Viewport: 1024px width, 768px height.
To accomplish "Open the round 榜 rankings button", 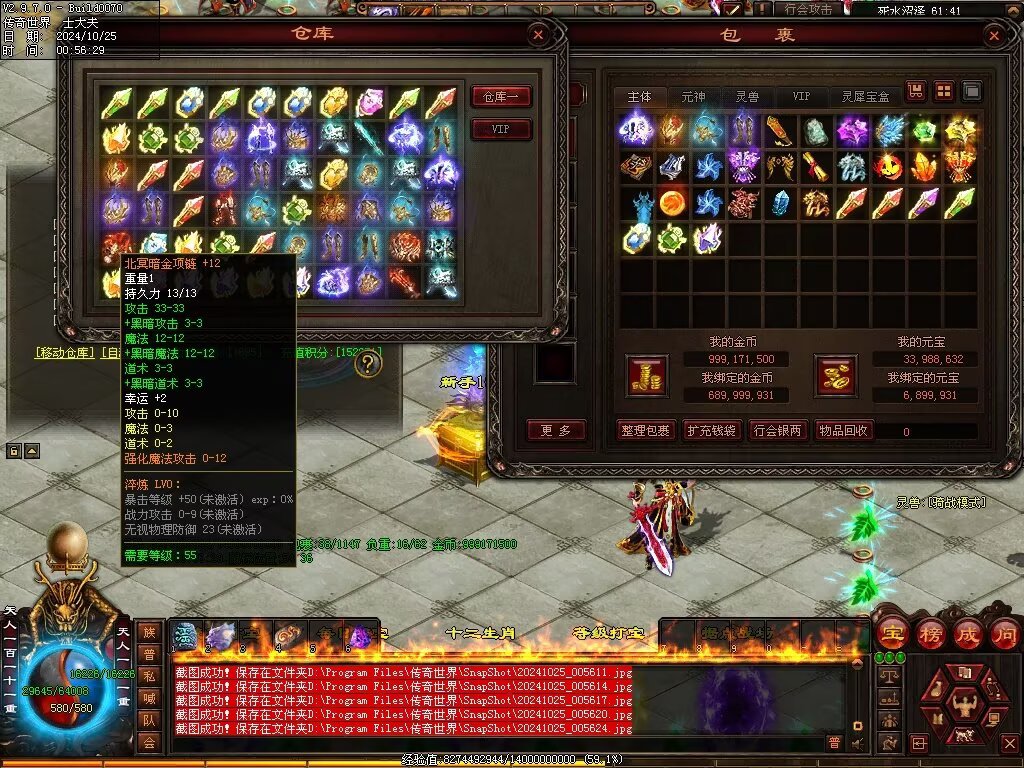I will [930, 633].
